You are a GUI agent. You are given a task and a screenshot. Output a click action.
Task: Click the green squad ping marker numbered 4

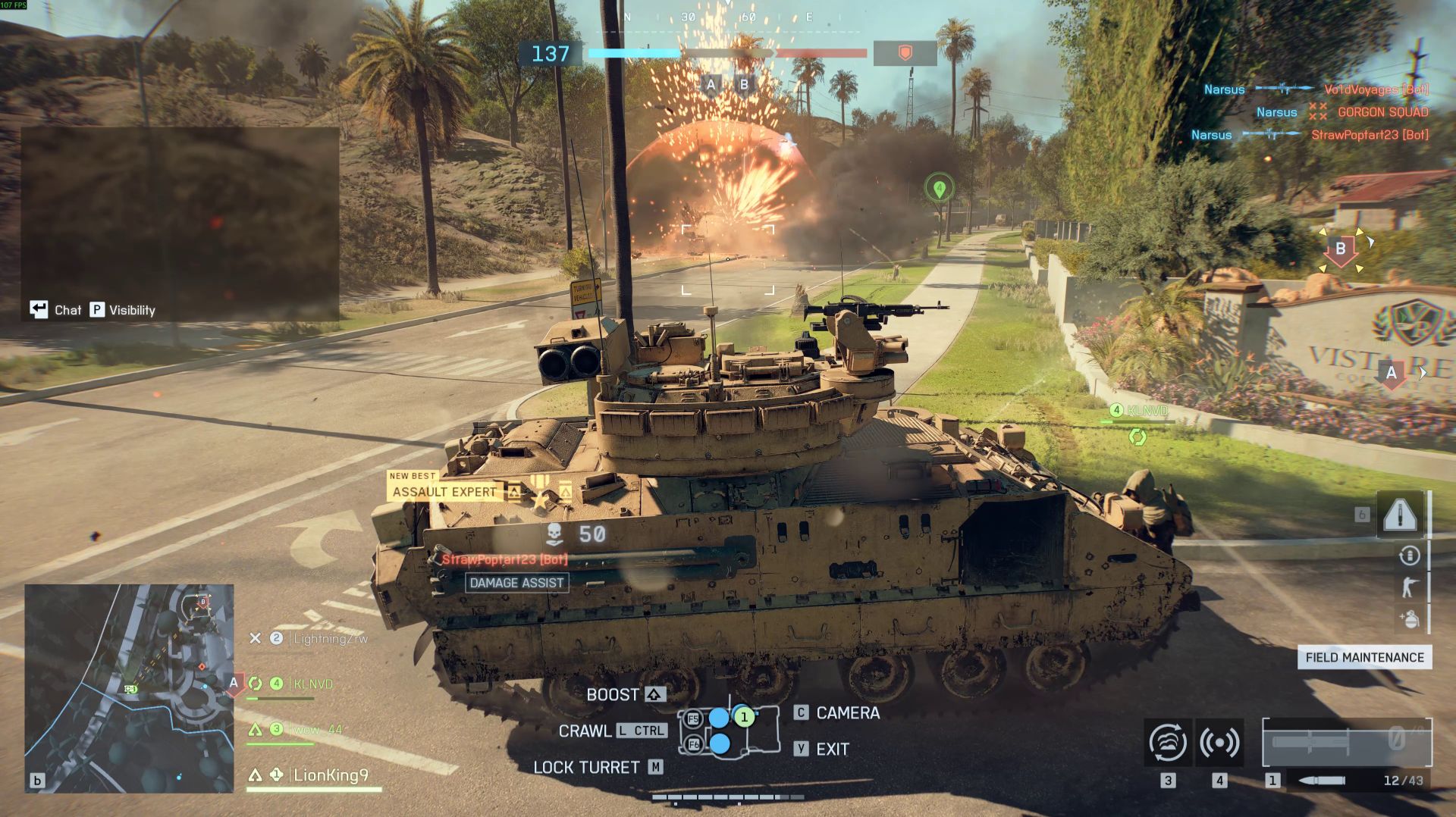coord(939,188)
